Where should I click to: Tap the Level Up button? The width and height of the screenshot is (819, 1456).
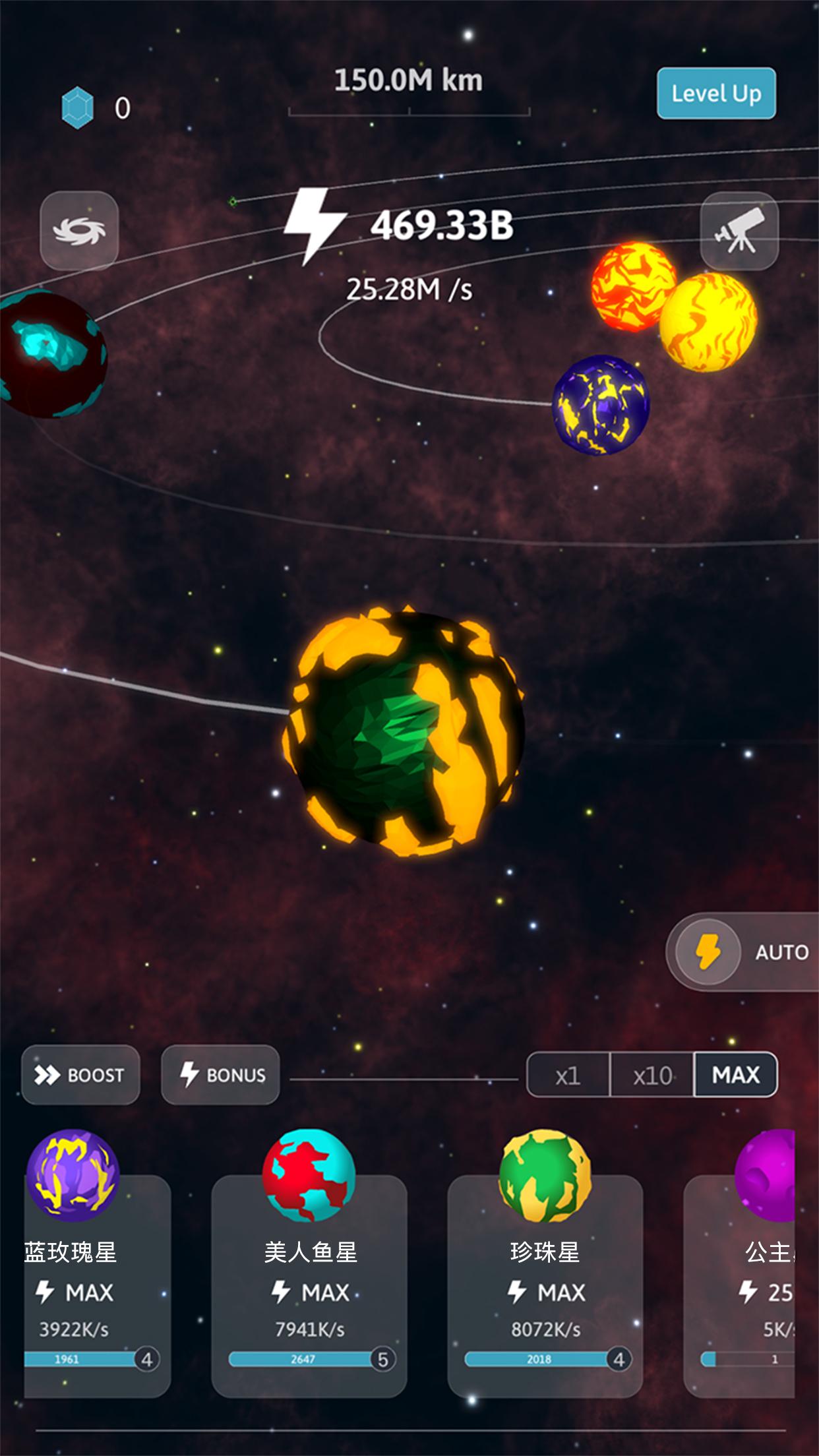click(x=715, y=94)
